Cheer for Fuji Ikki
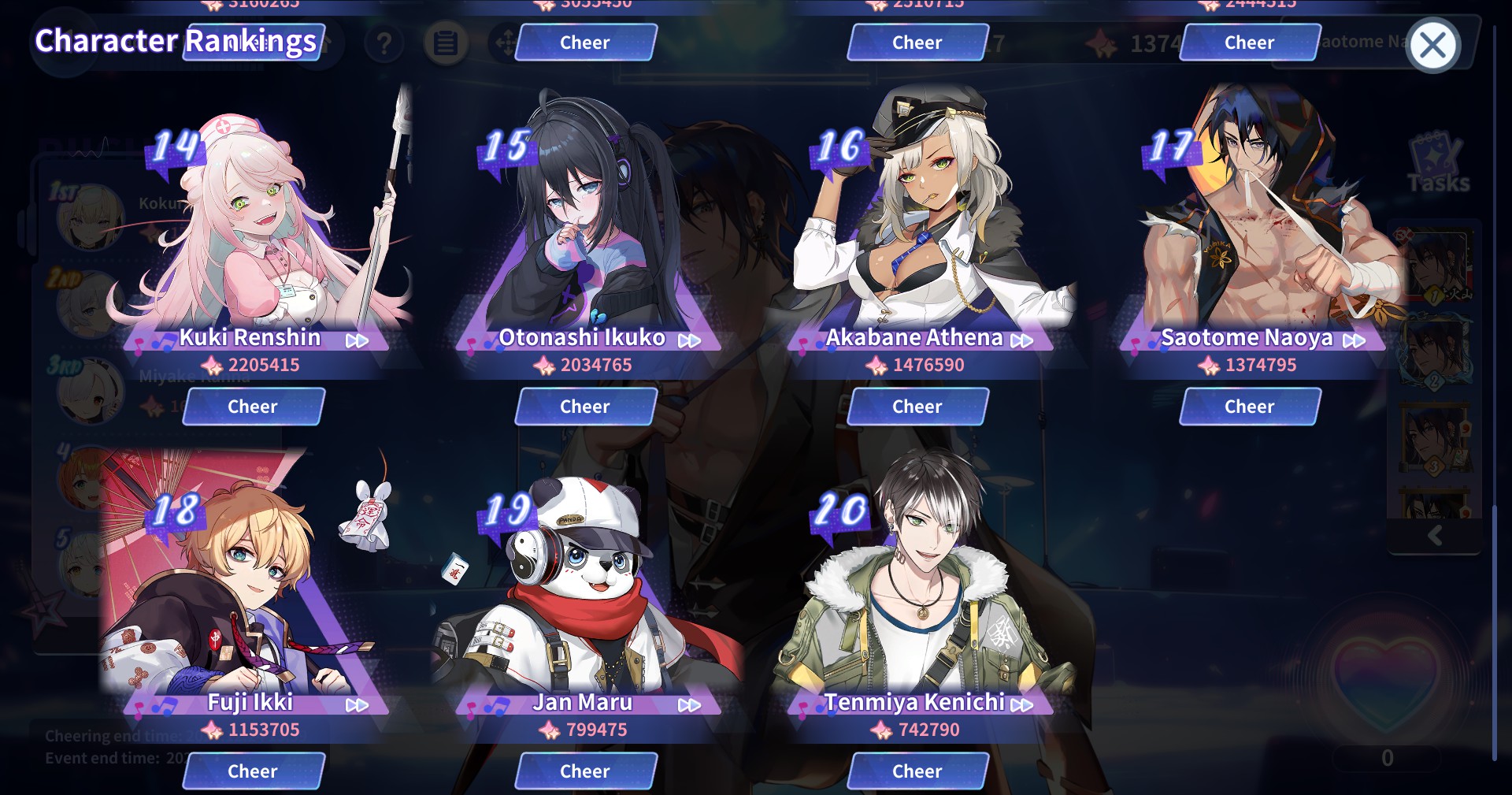This screenshot has width=1512, height=795. click(x=253, y=771)
